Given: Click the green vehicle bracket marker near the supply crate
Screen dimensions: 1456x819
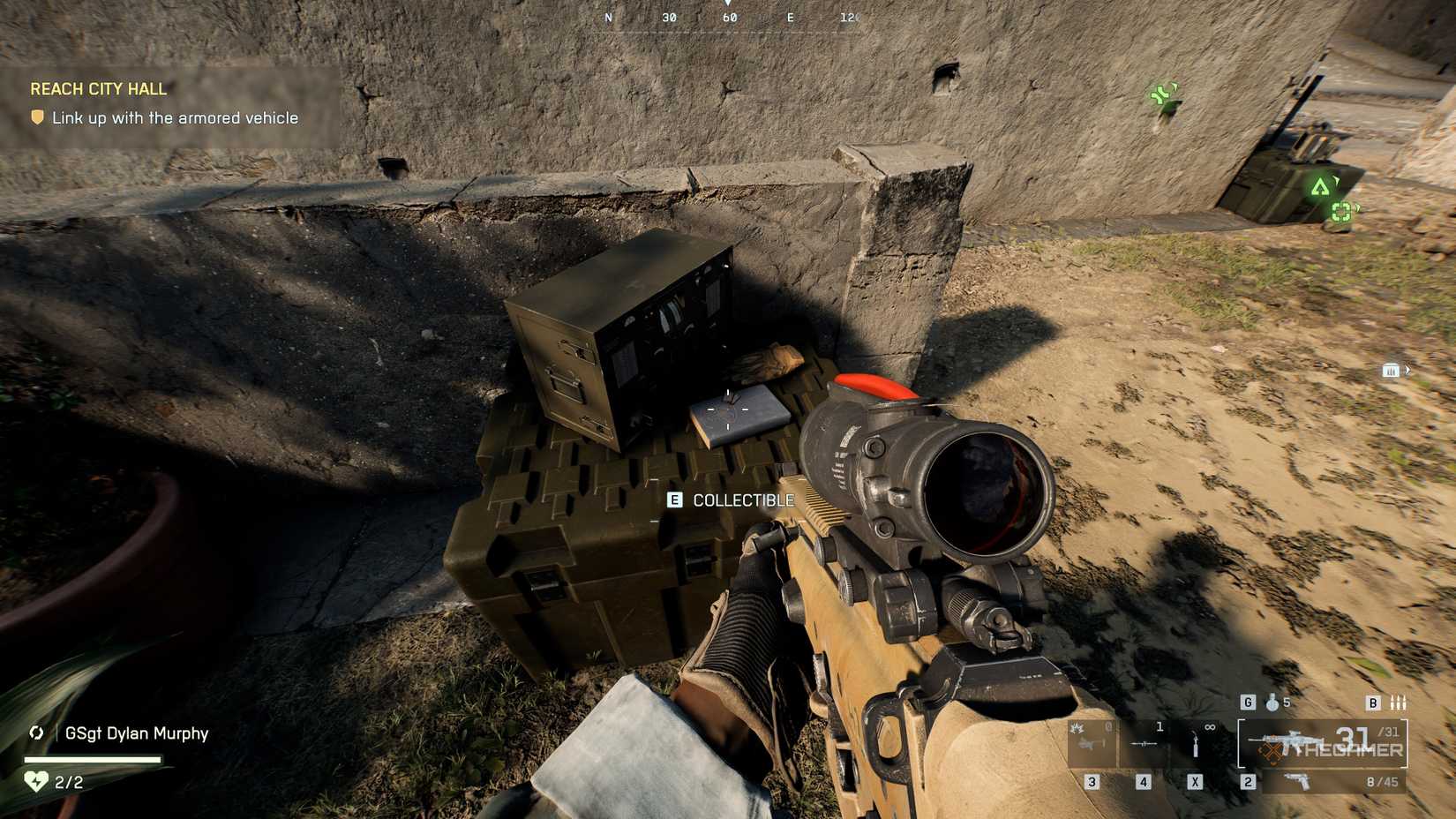Looking at the screenshot, I should [x=1343, y=213].
